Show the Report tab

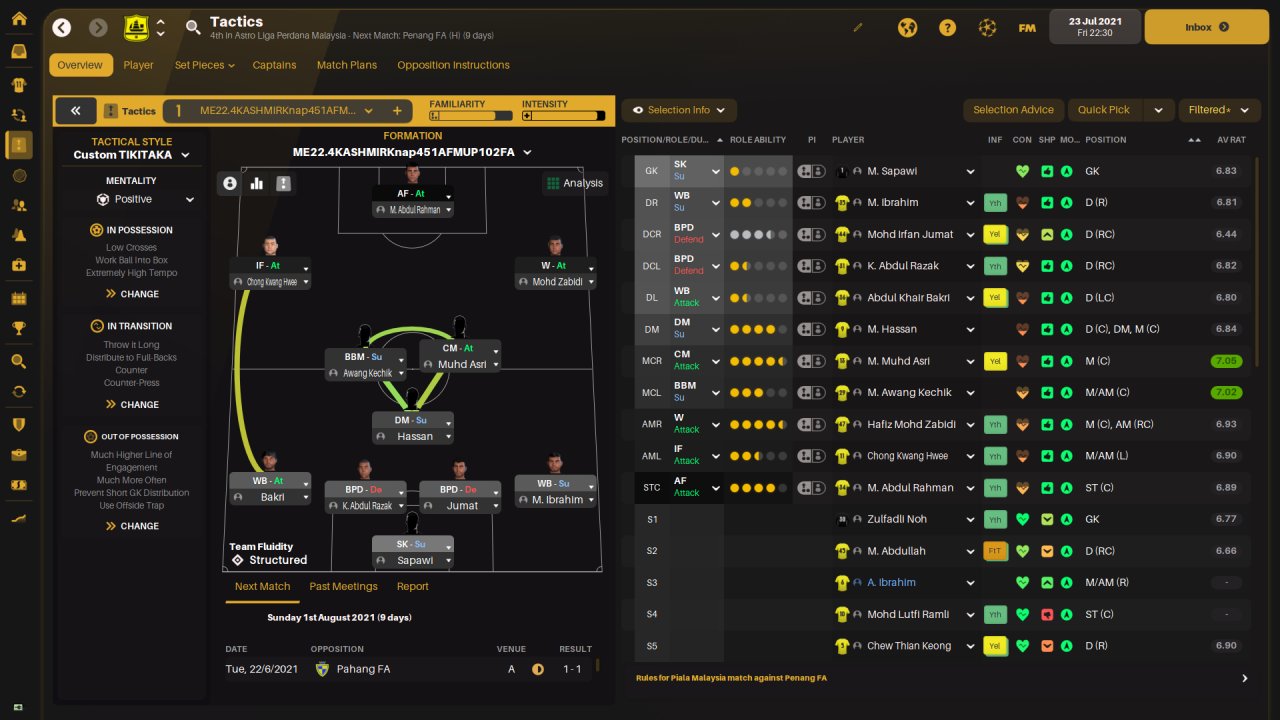pos(412,587)
